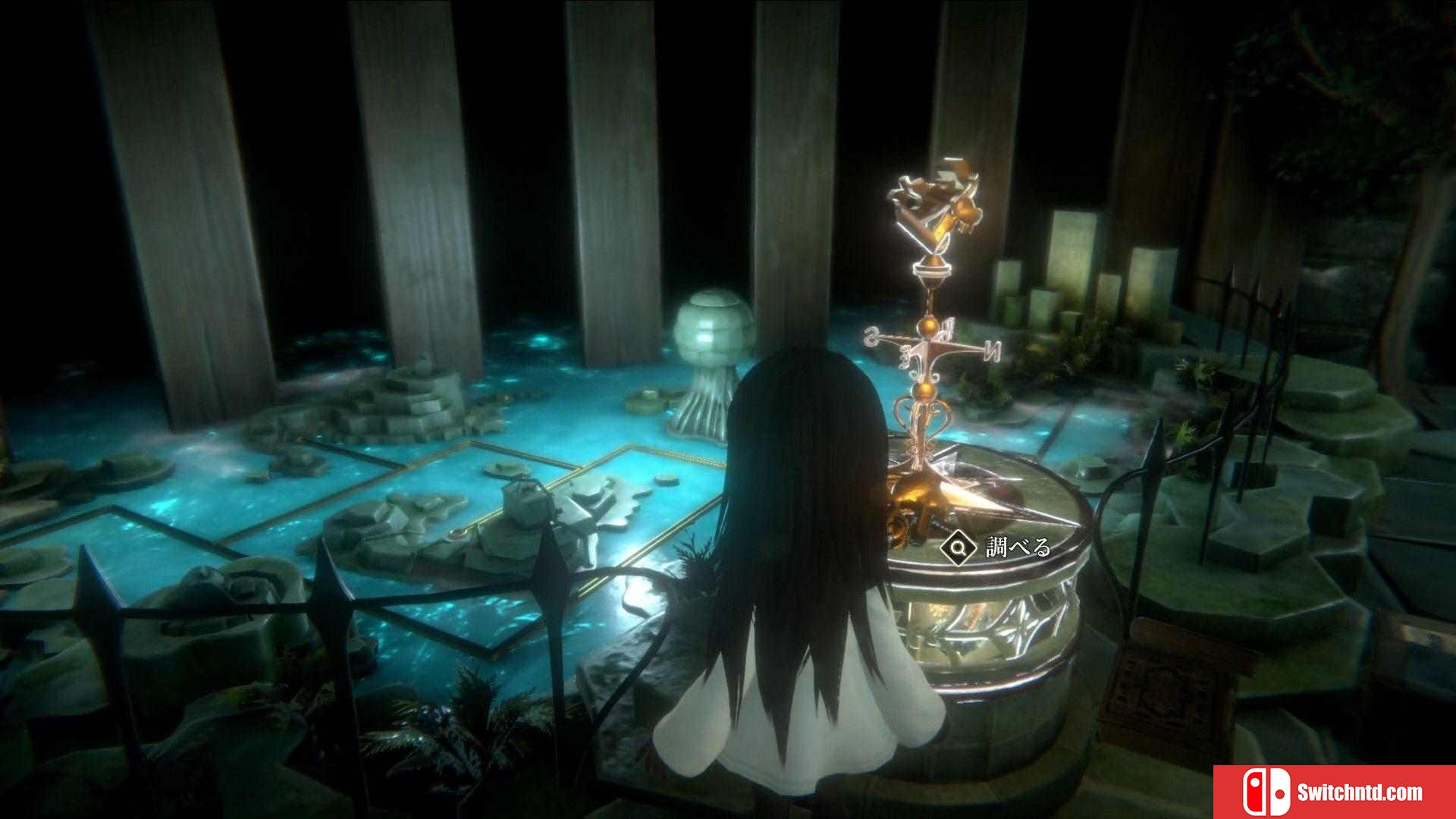The width and height of the screenshot is (1456, 819).
Task: Select the 調べる examine prompt
Action: click(996, 548)
